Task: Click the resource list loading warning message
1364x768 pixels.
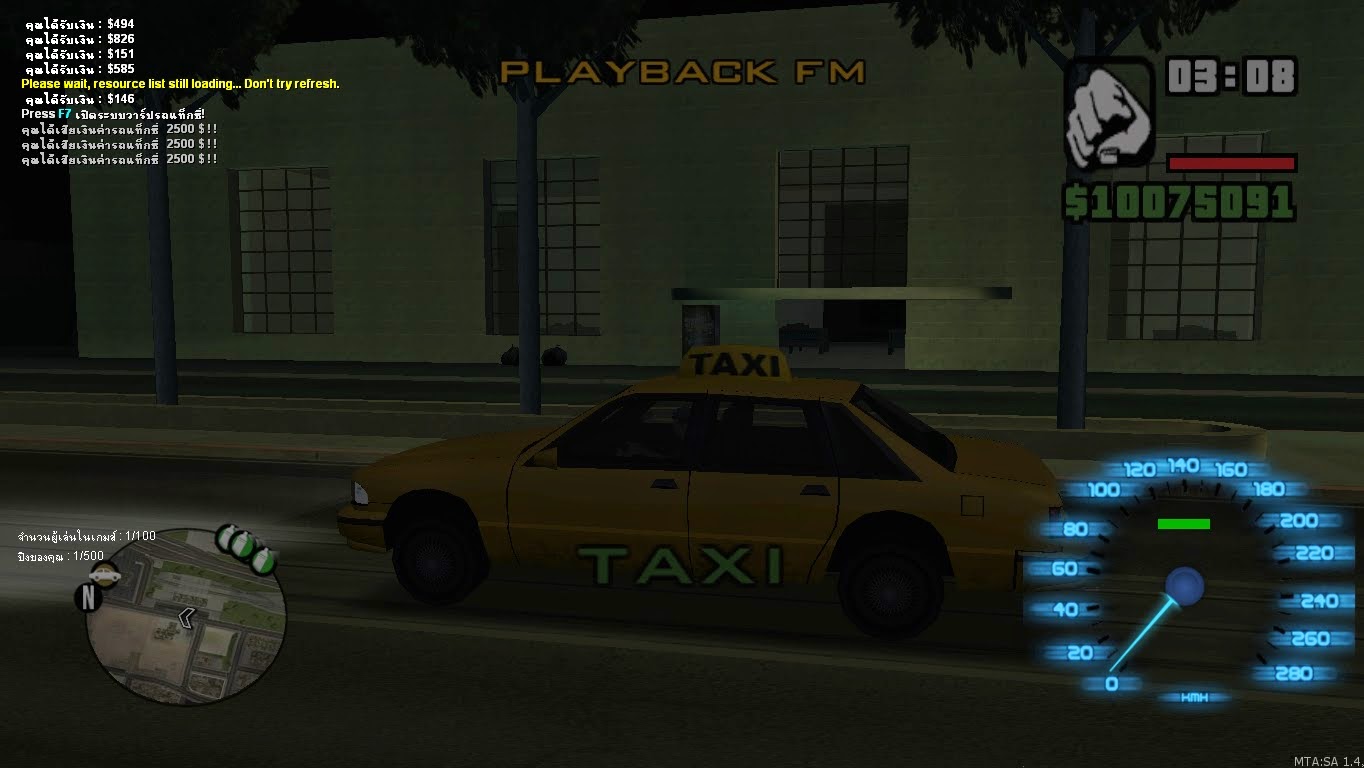Action: pyautogui.click(x=180, y=84)
